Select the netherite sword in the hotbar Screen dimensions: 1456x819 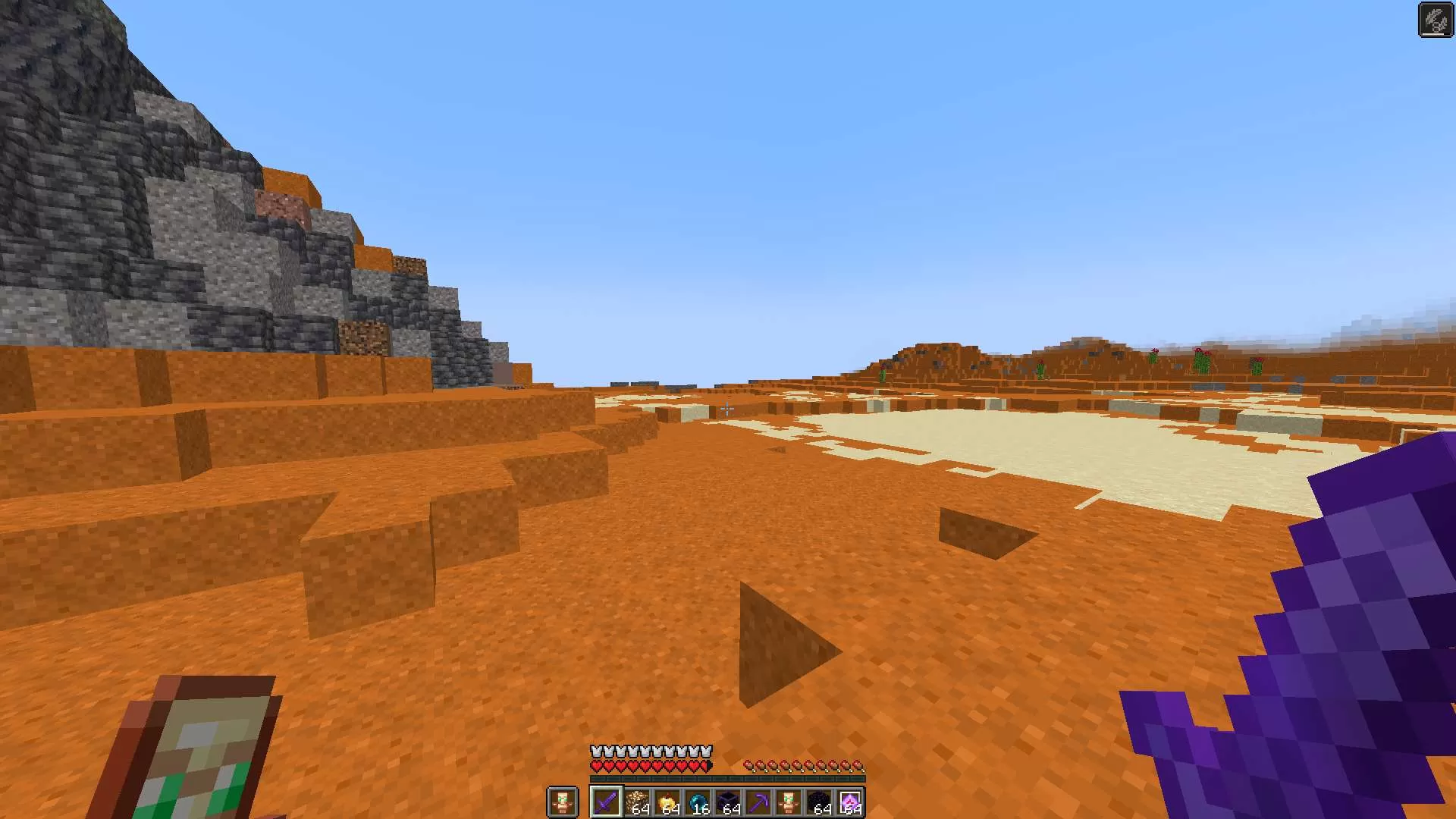[x=607, y=801]
